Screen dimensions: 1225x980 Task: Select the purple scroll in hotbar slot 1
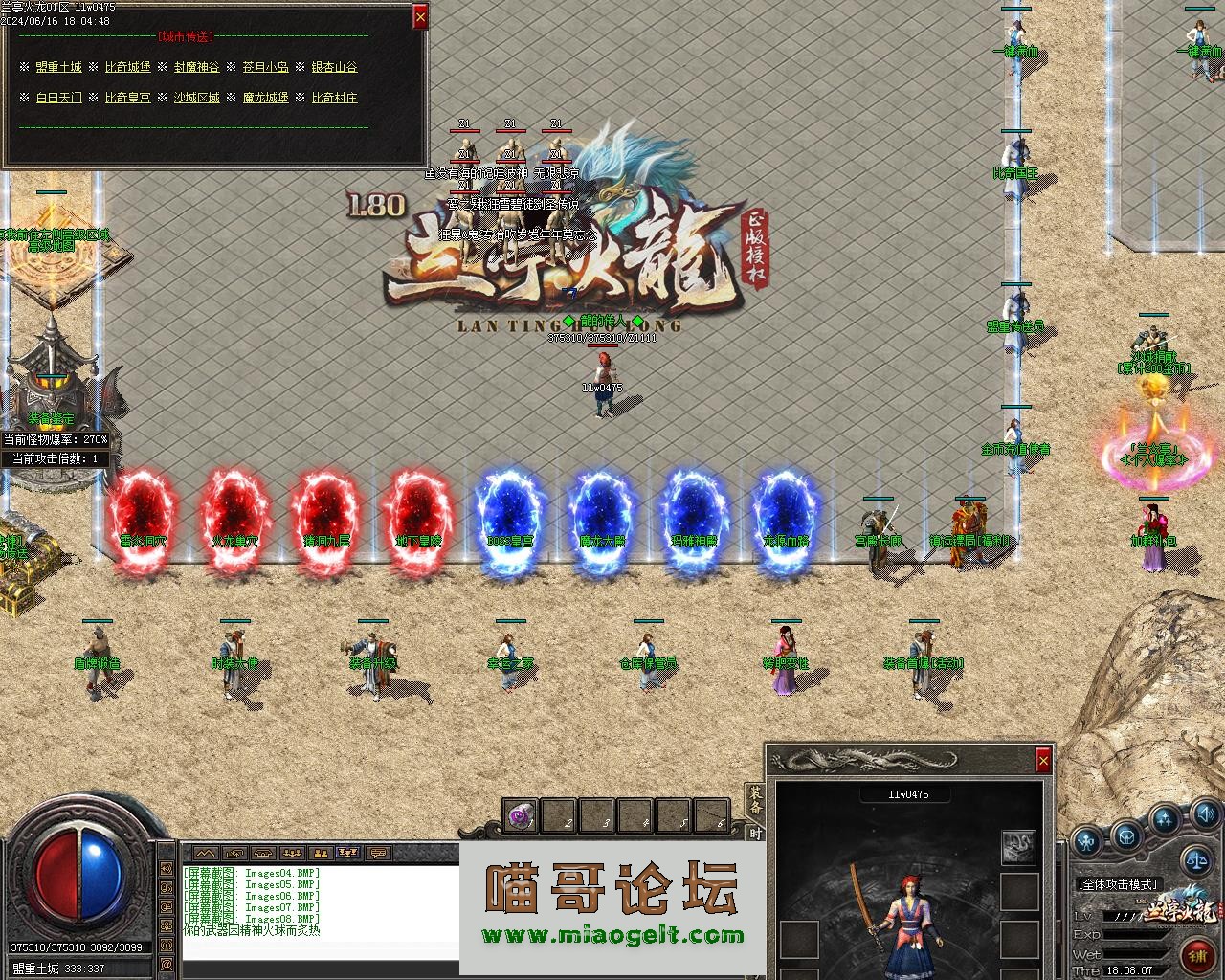pos(521,816)
